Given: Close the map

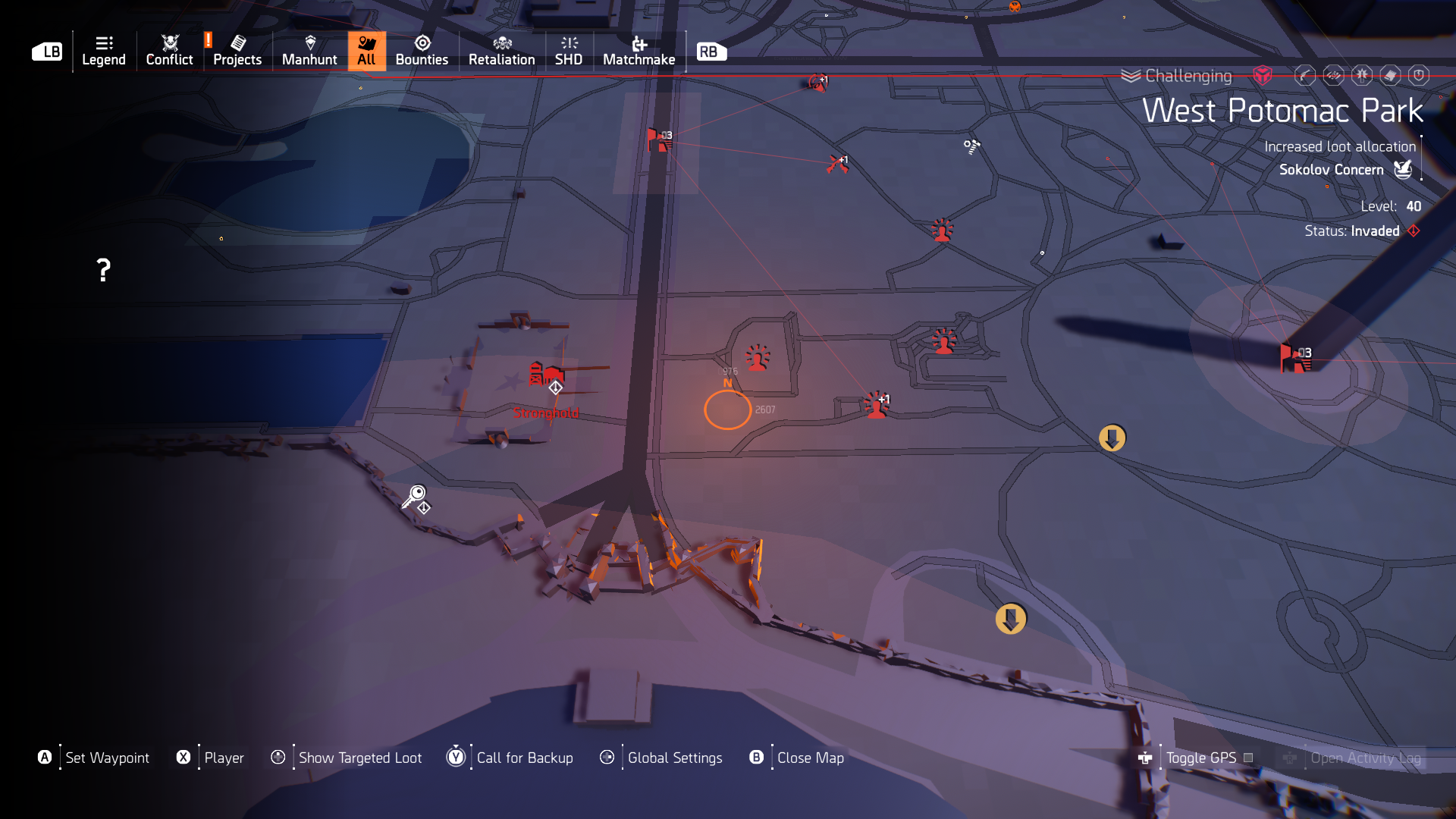Looking at the screenshot, I should tap(810, 758).
